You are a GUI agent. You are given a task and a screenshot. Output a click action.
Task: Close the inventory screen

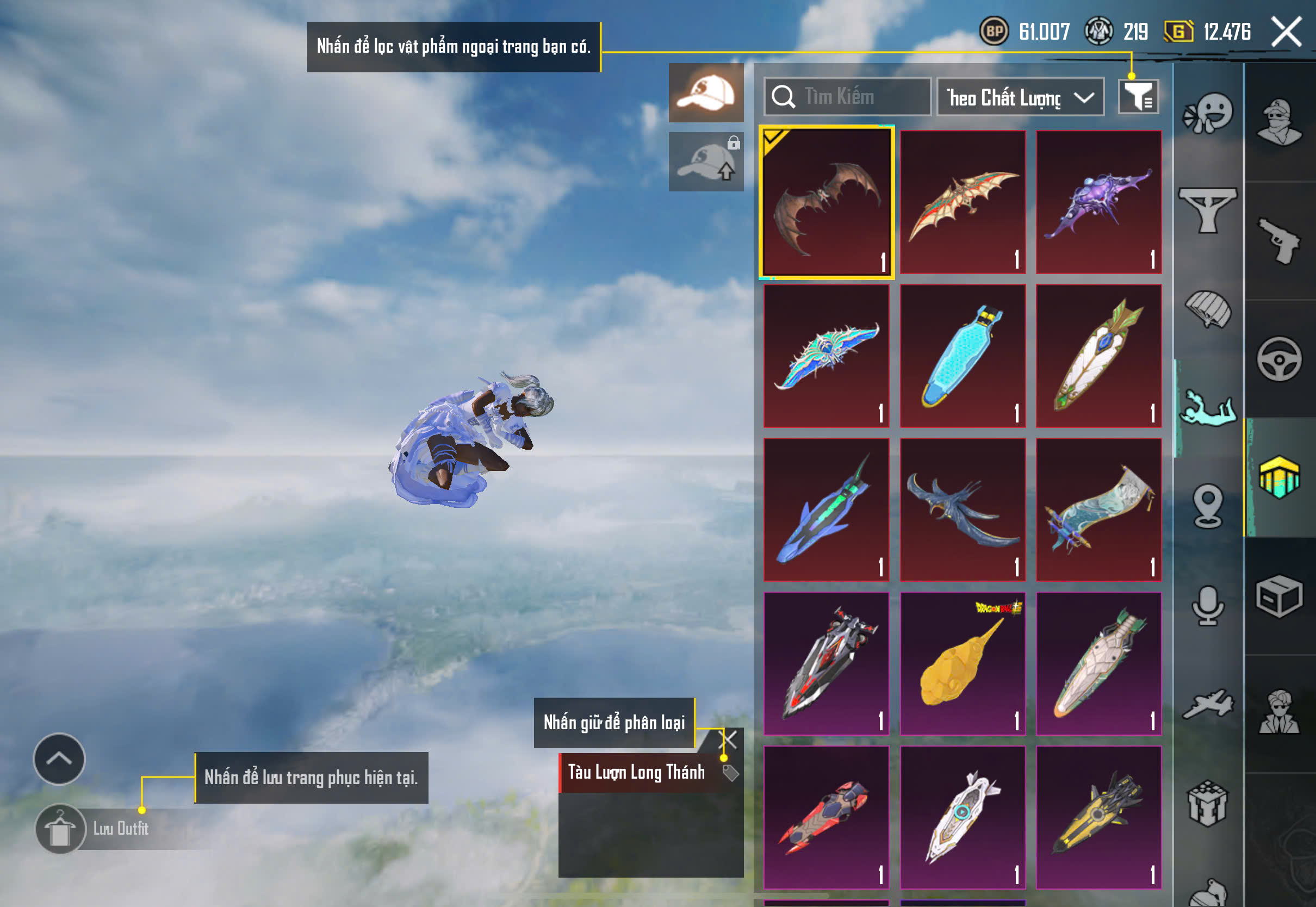click(1287, 31)
